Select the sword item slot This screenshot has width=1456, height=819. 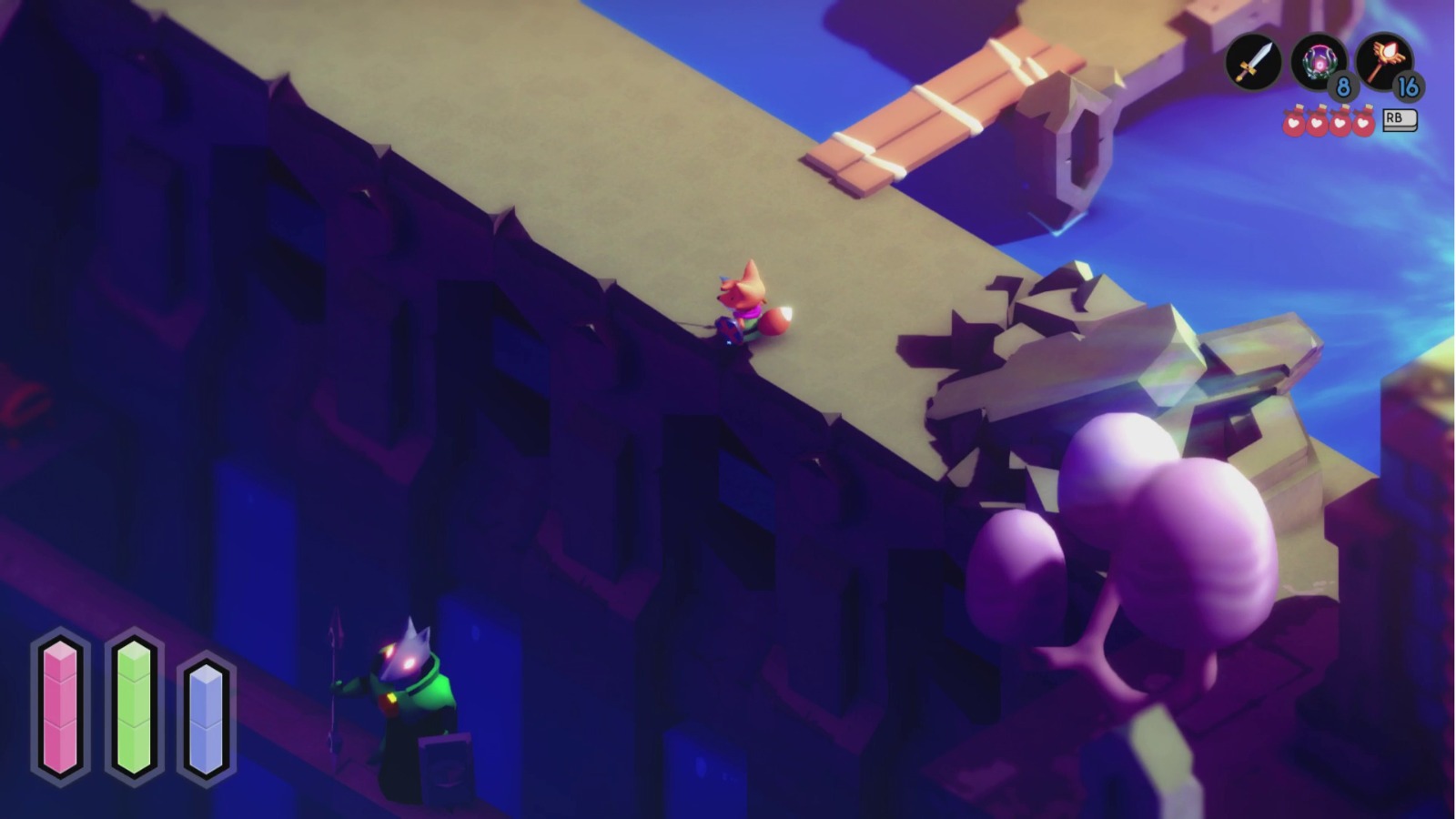1252,61
